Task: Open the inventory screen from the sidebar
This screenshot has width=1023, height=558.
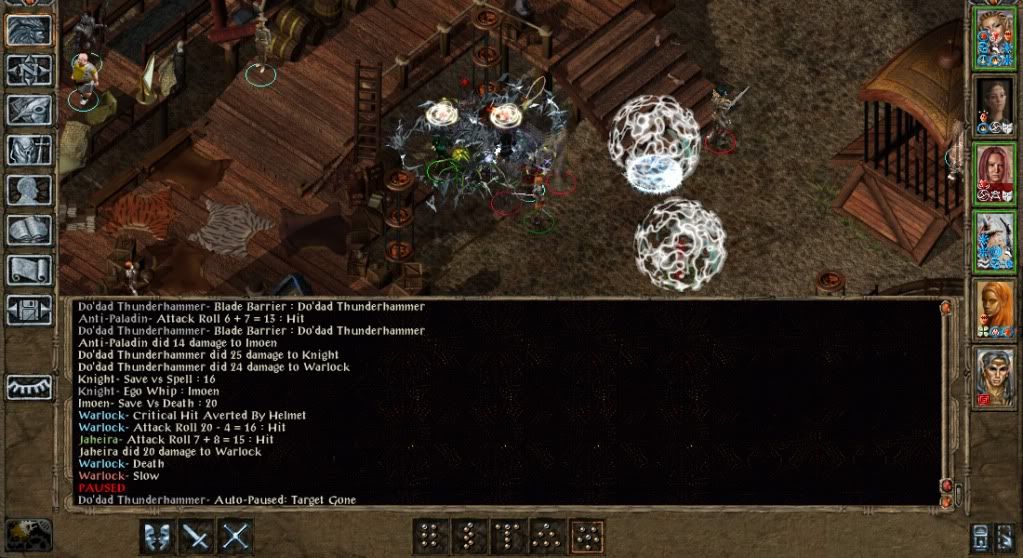Action: coord(29,150)
